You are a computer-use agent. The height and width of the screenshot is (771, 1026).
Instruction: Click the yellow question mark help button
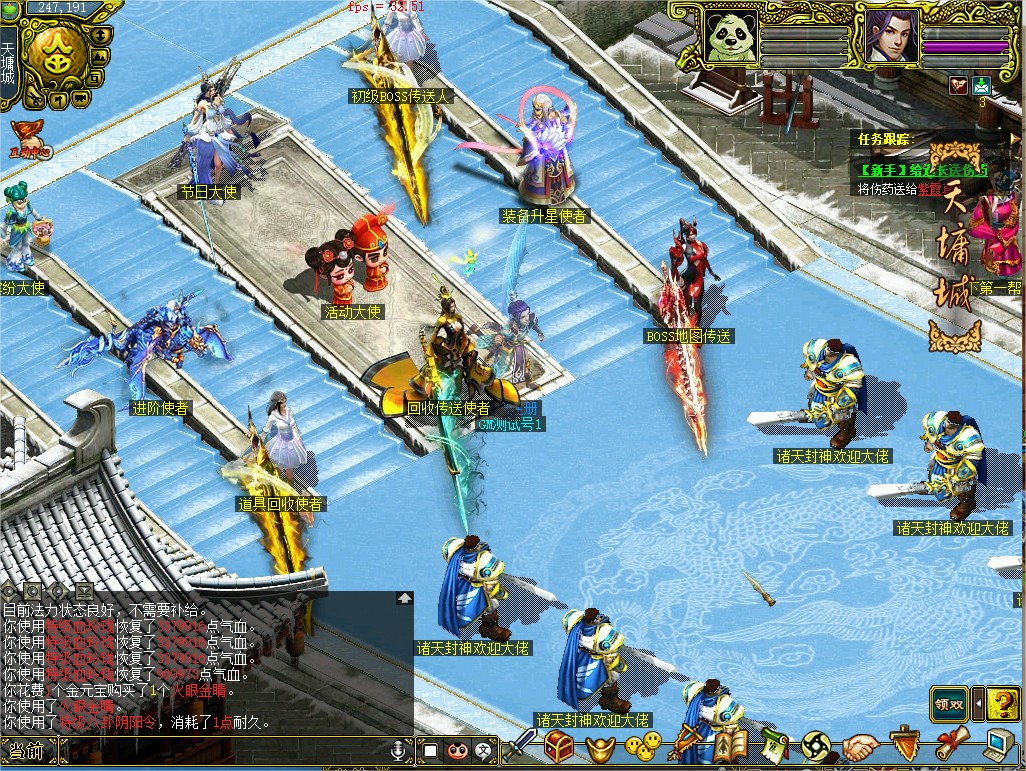tap(1002, 704)
